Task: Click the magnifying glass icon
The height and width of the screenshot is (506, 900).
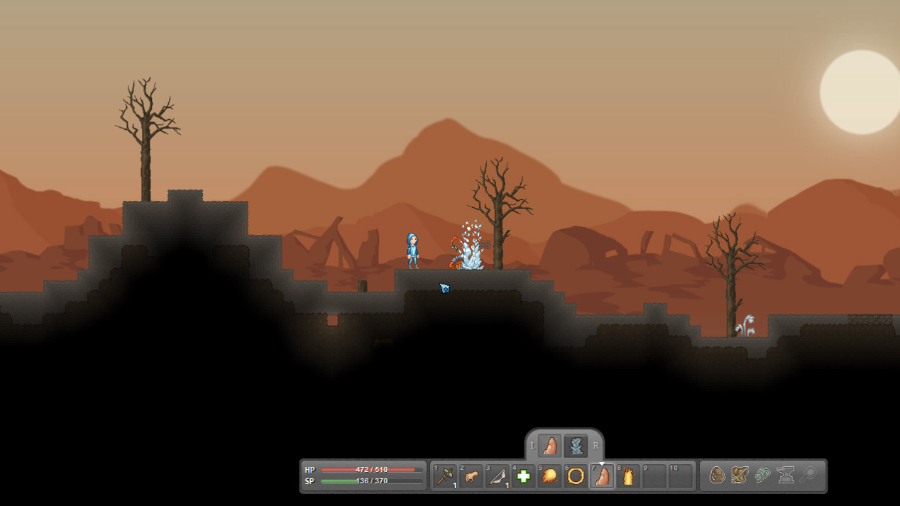Action: (x=809, y=476)
